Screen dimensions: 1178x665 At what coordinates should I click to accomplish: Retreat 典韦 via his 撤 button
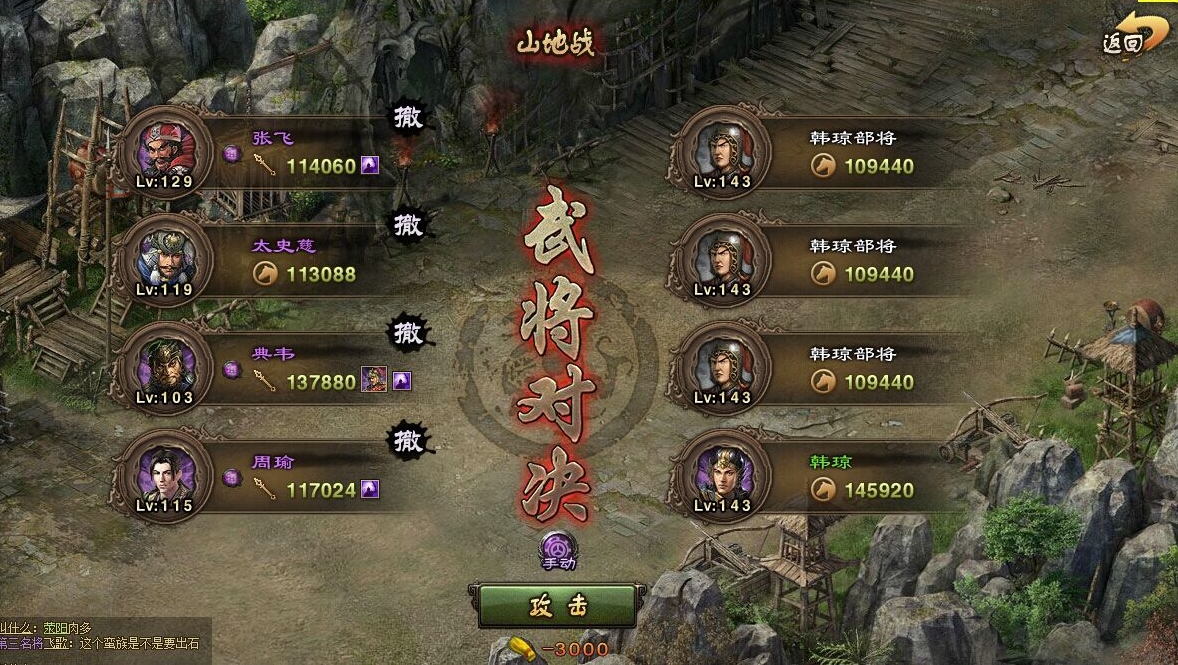408,334
